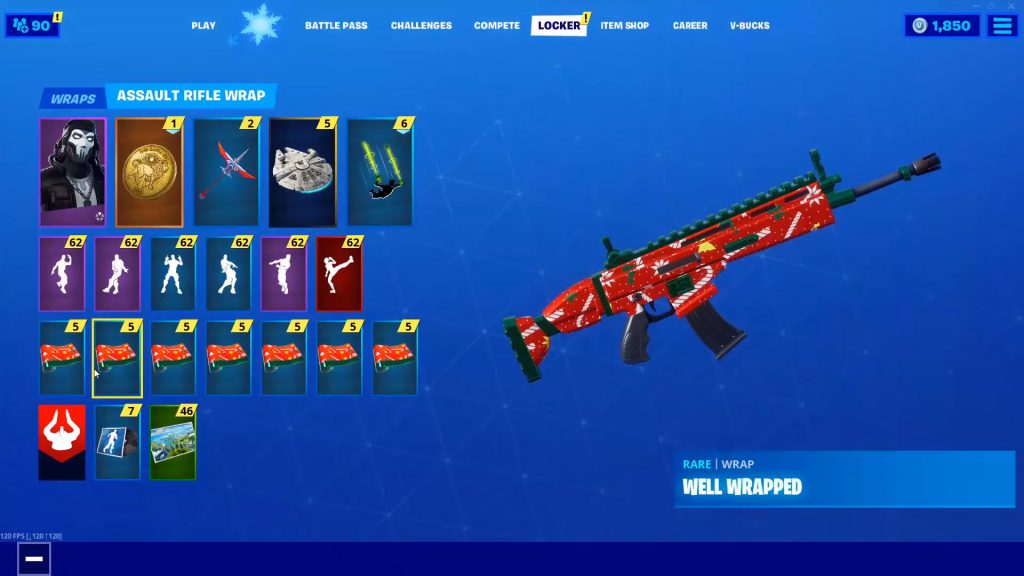Open the level 90 friends badge
The width and height of the screenshot is (1024, 576).
[x=32, y=25]
